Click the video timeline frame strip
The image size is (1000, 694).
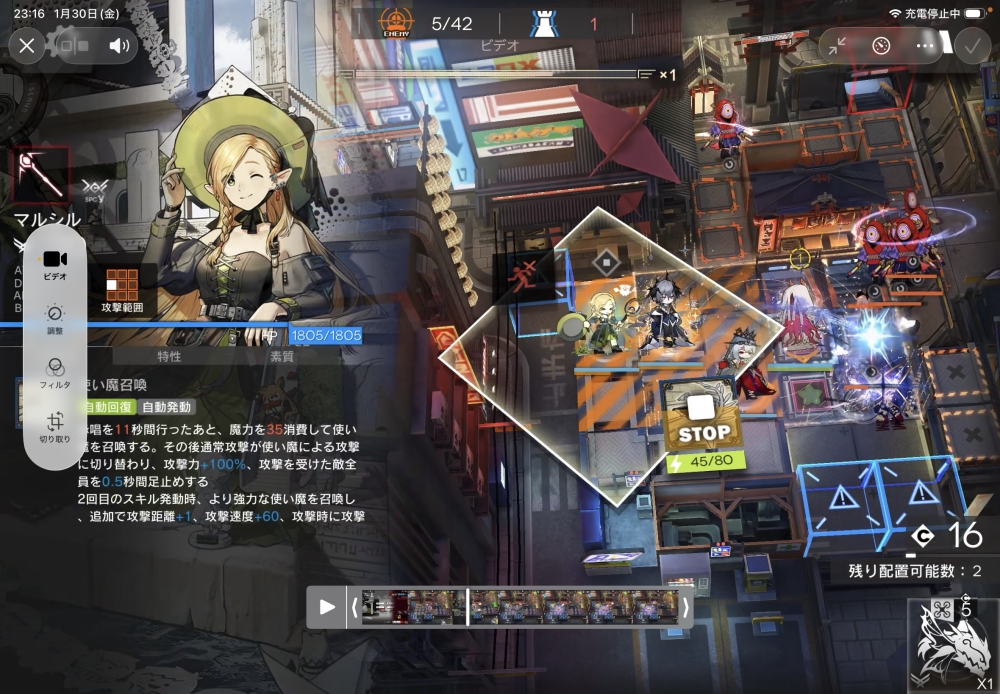520,606
